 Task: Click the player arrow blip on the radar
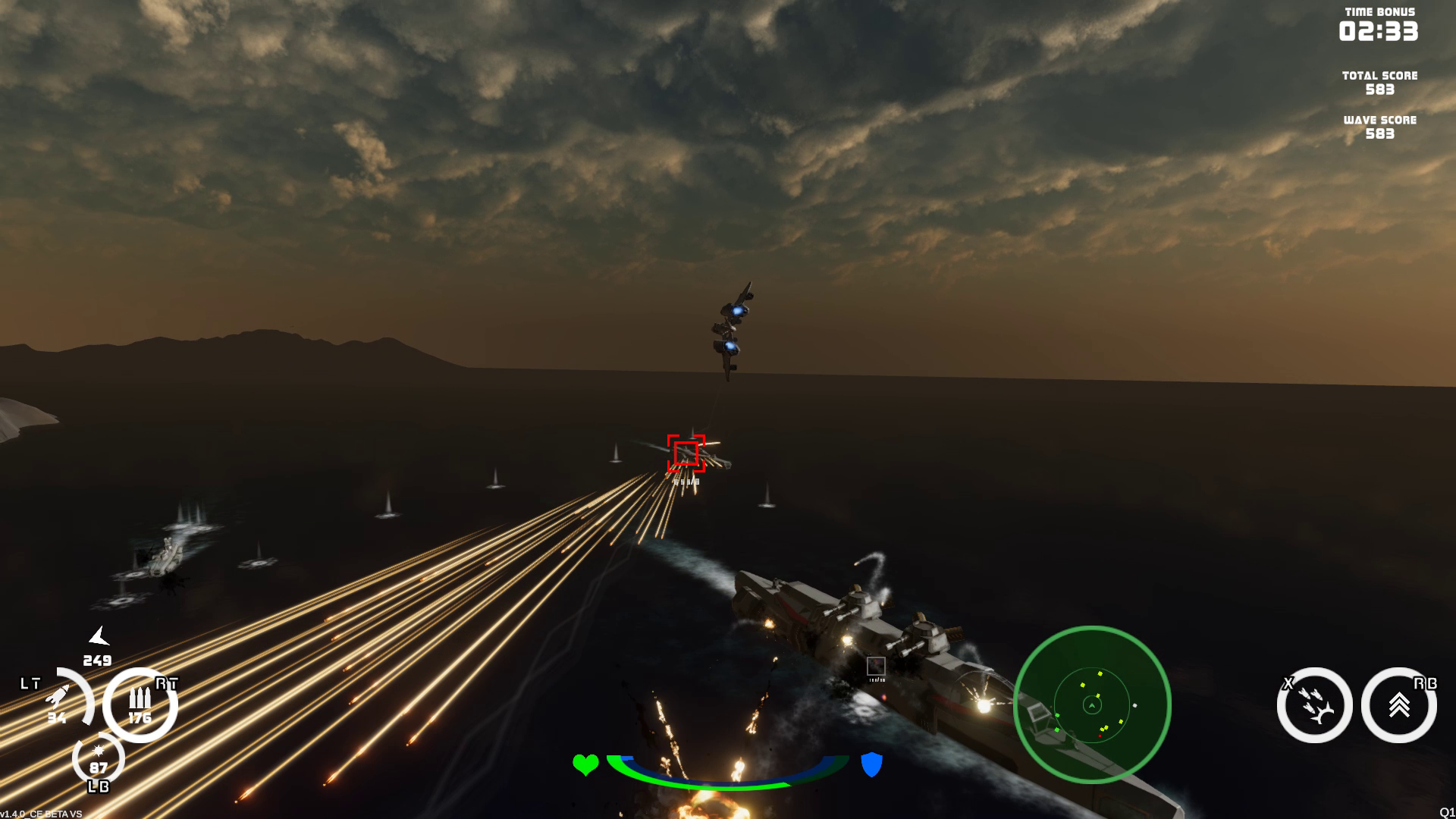click(1092, 705)
